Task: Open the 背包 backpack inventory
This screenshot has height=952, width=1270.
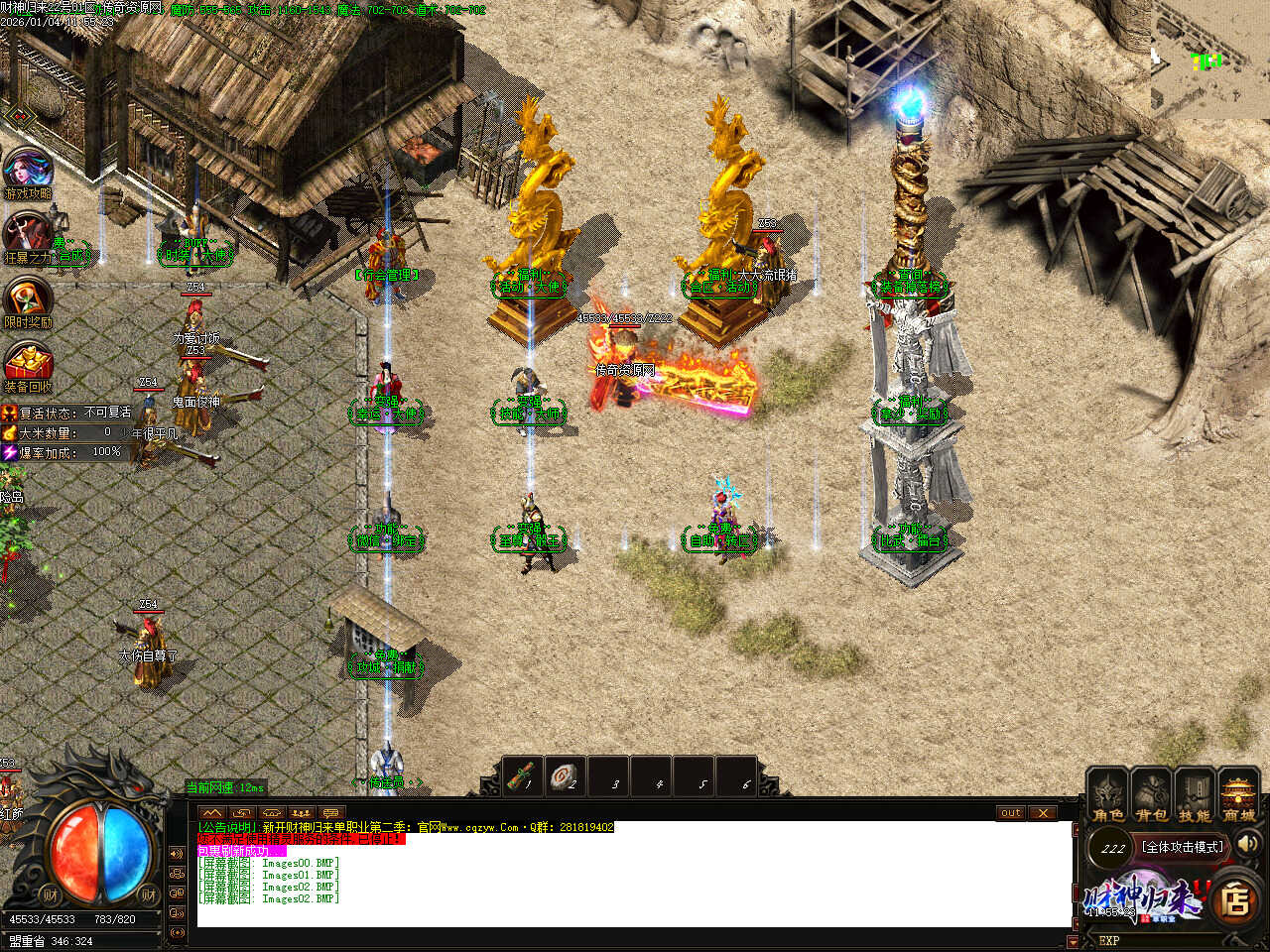Action: click(1151, 795)
